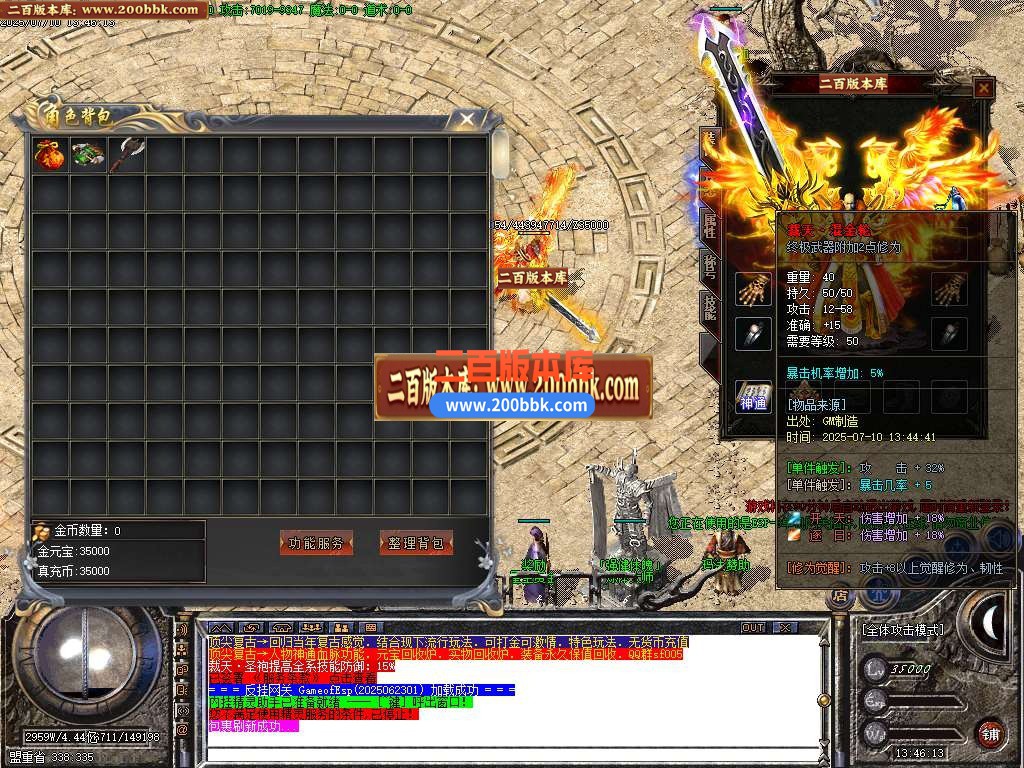1024x768 pixels.
Task: Close the chat window with X
Action: pyautogui.click(x=786, y=627)
